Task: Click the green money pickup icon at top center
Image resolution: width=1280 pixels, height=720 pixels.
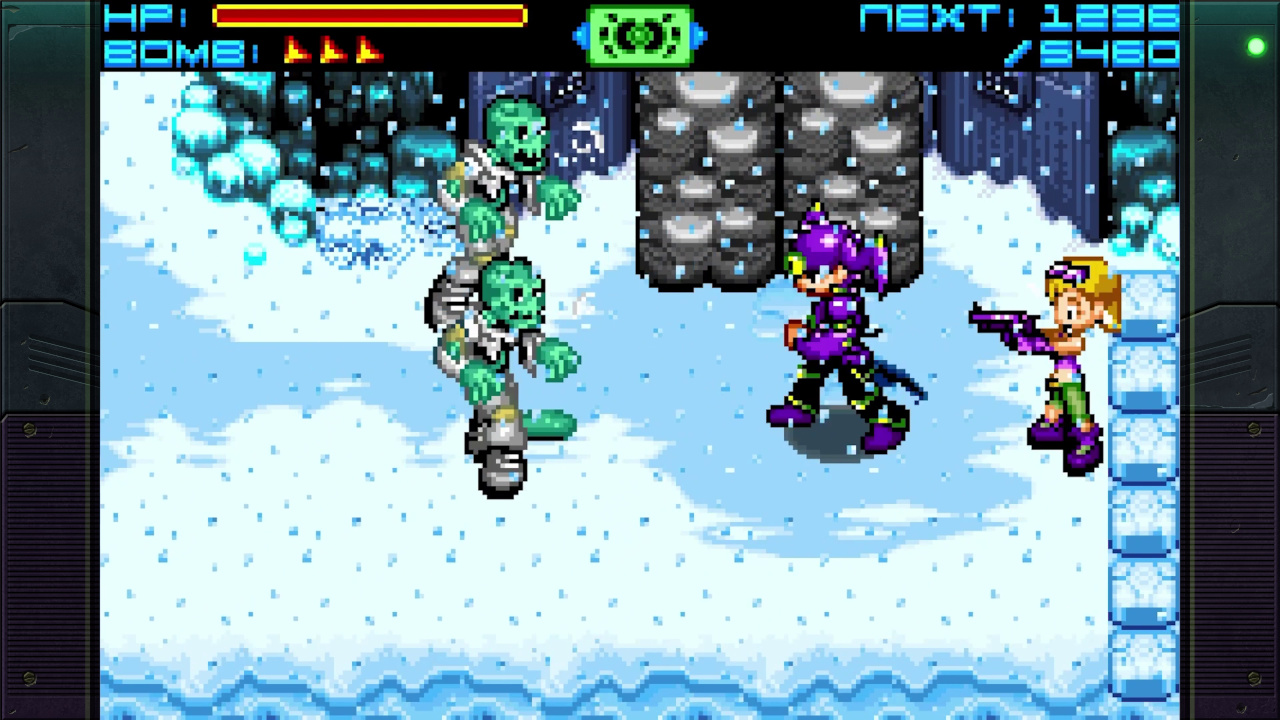Action: tap(640, 34)
